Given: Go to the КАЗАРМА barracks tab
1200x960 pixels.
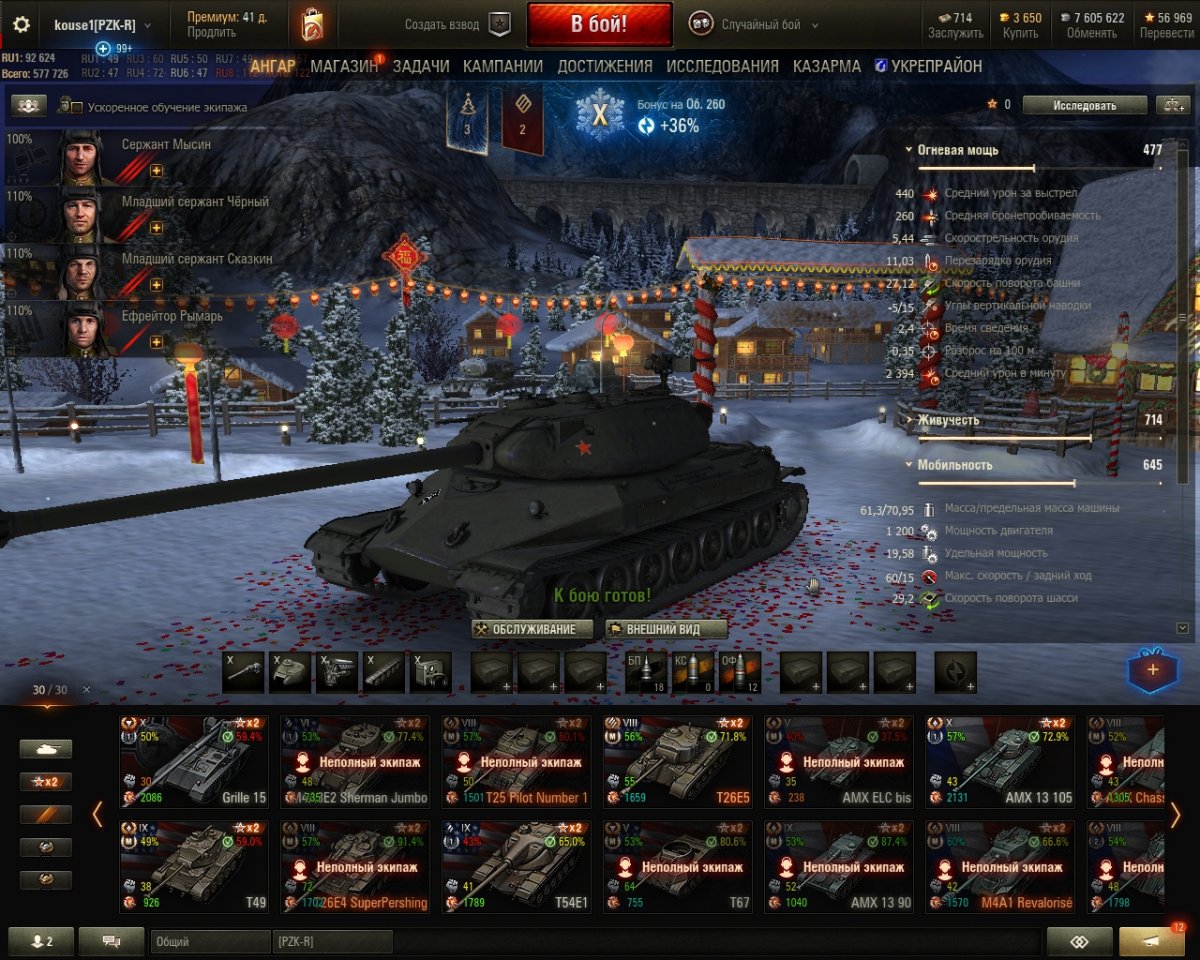Looking at the screenshot, I should click(x=826, y=66).
